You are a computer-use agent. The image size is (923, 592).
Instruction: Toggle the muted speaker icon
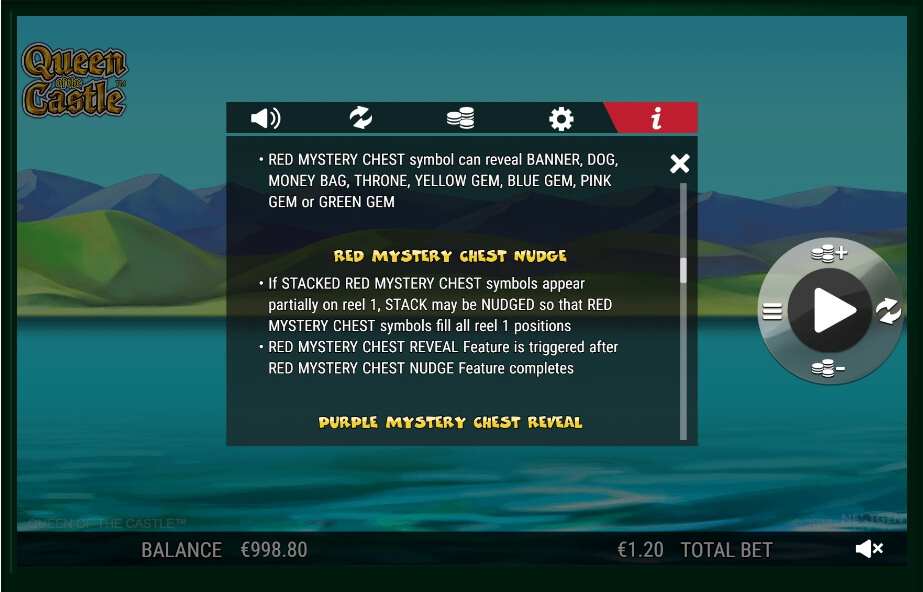pos(869,548)
